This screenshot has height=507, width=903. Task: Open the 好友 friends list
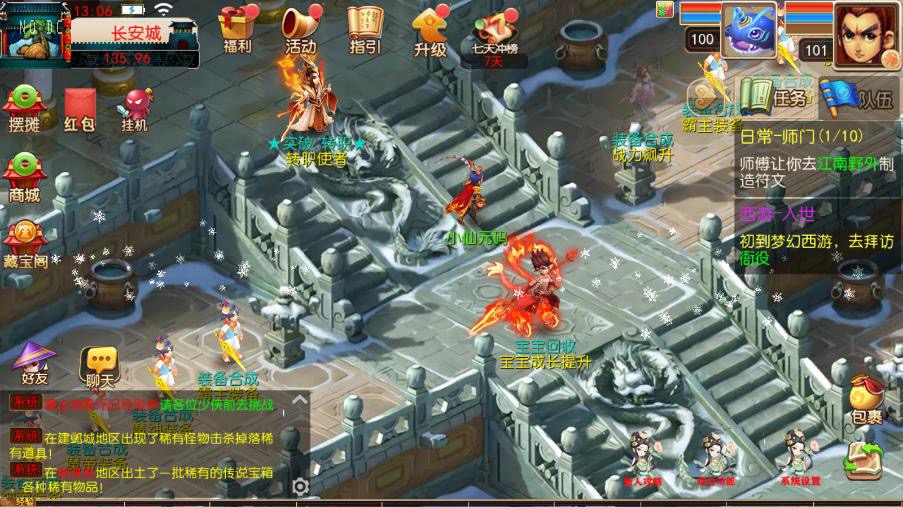34,361
